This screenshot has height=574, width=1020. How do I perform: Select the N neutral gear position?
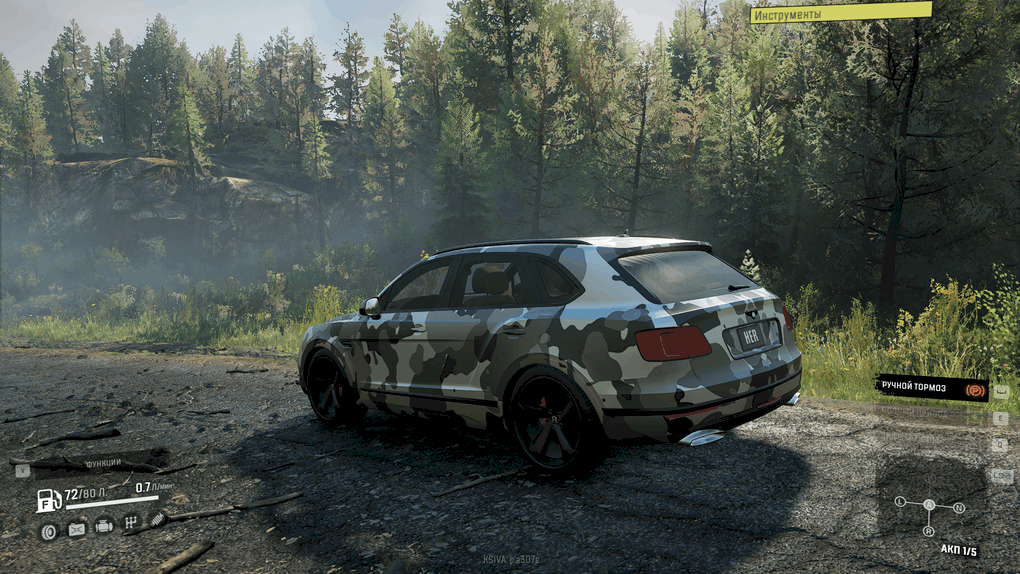[959, 508]
